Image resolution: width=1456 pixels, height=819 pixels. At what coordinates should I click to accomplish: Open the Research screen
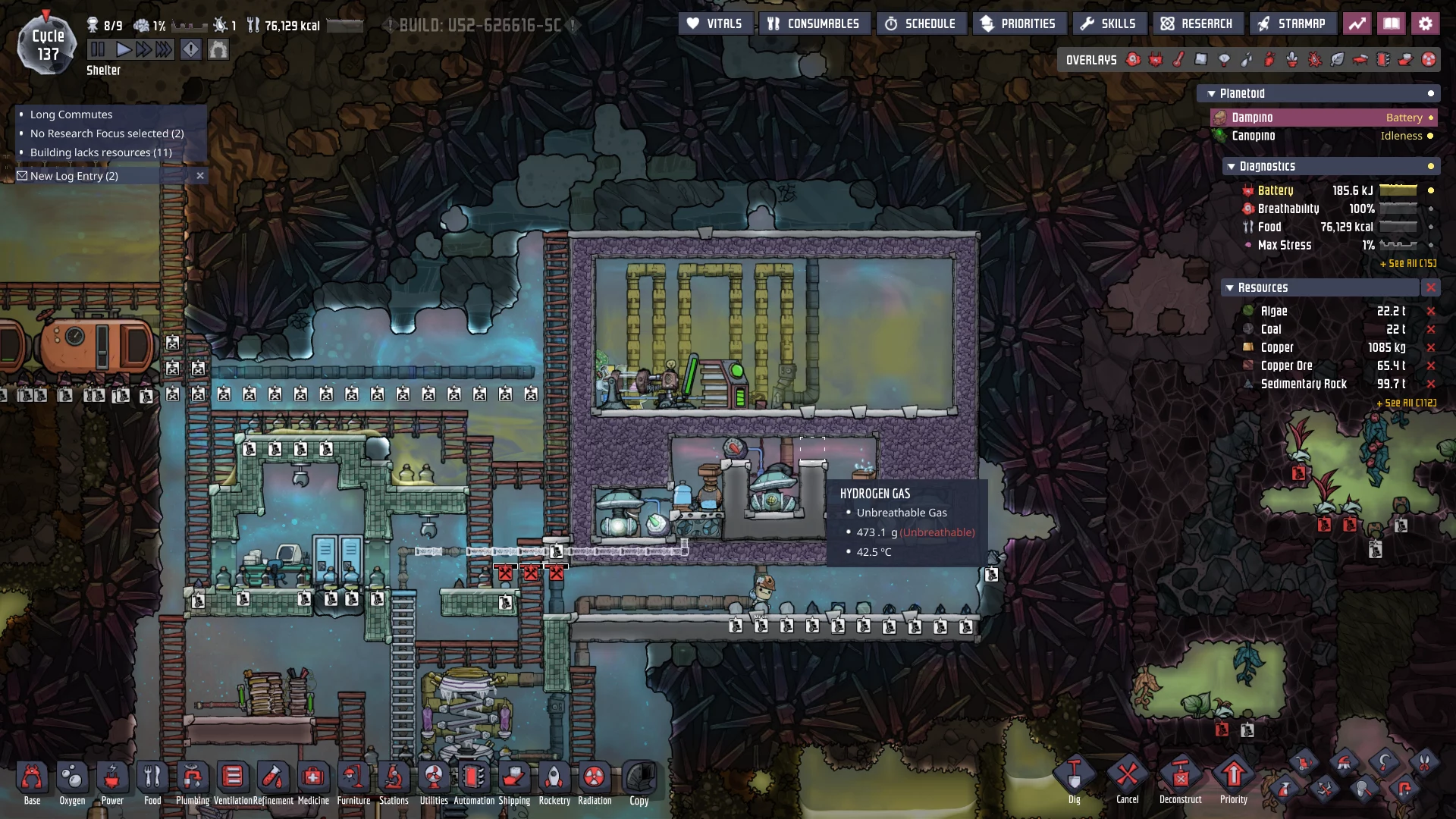[x=1197, y=24]
